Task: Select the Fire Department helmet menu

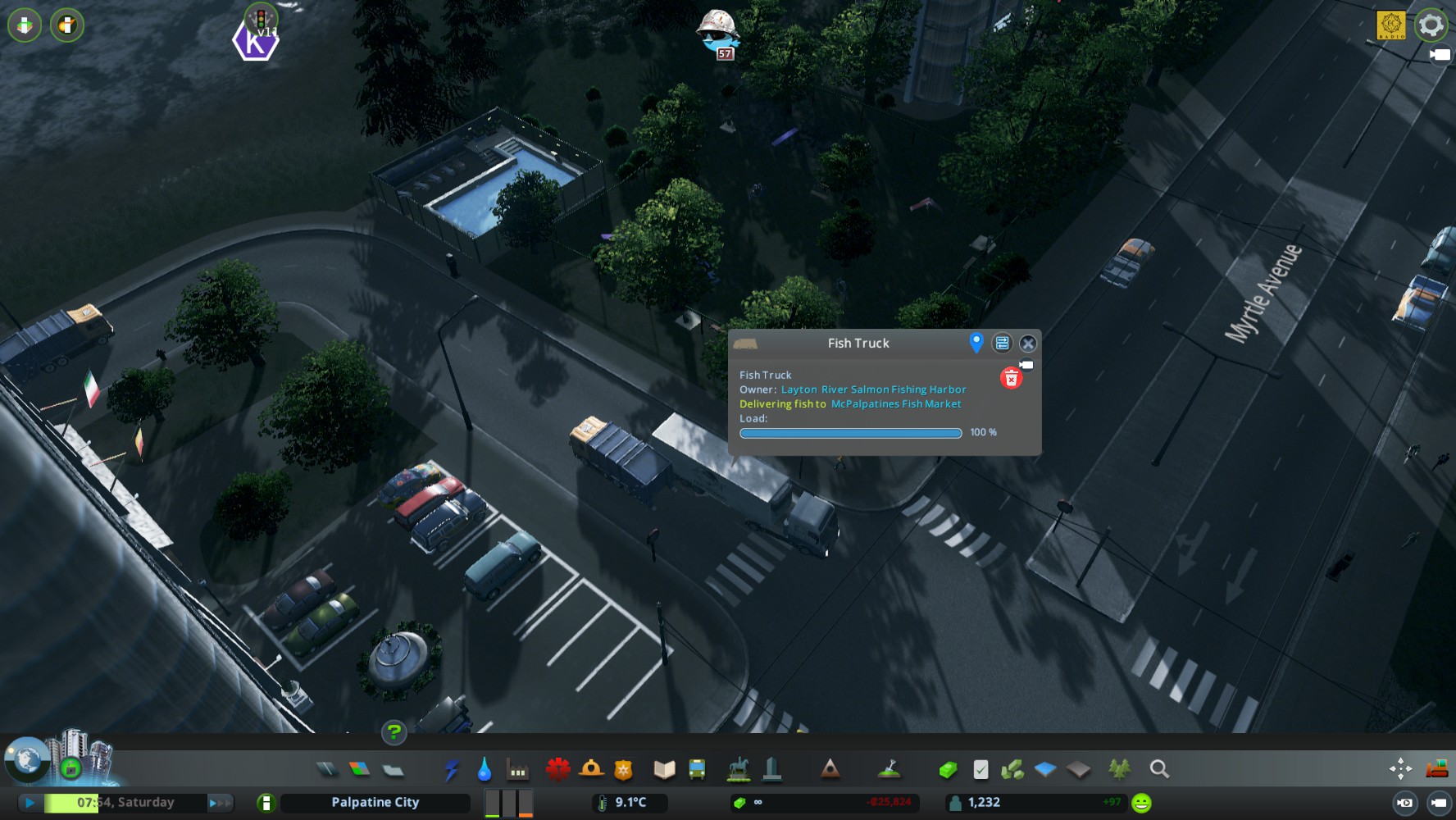Action: (591, 769)
